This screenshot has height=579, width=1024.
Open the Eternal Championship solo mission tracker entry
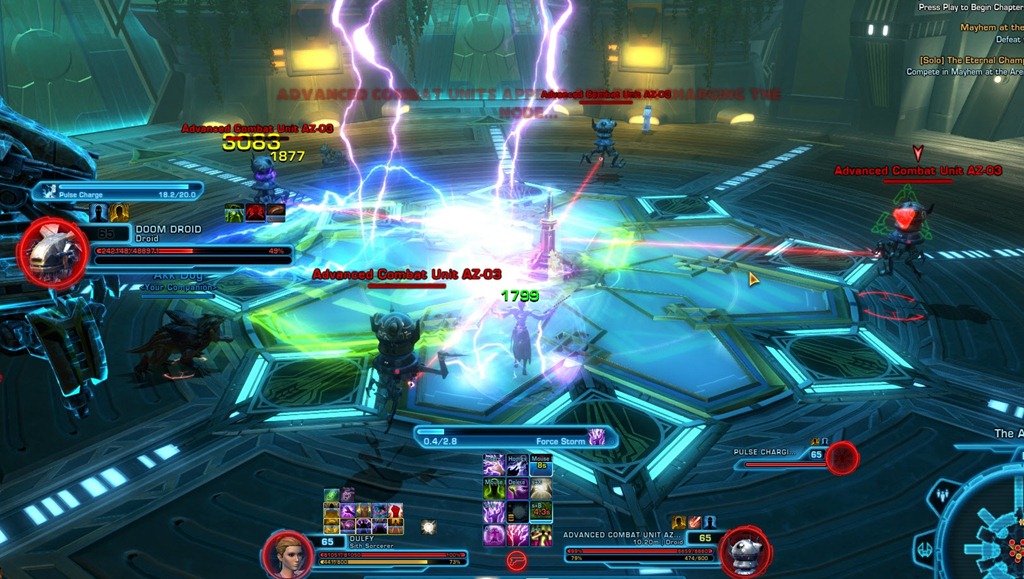point(964,59)
